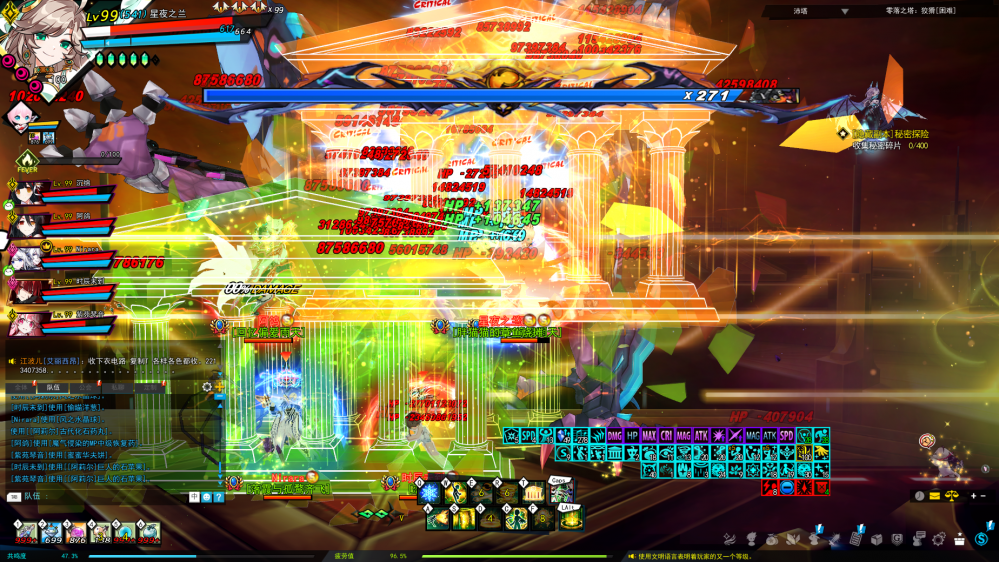
Task: Open the chat emoticon face button
Action: [x=207, y=497]
